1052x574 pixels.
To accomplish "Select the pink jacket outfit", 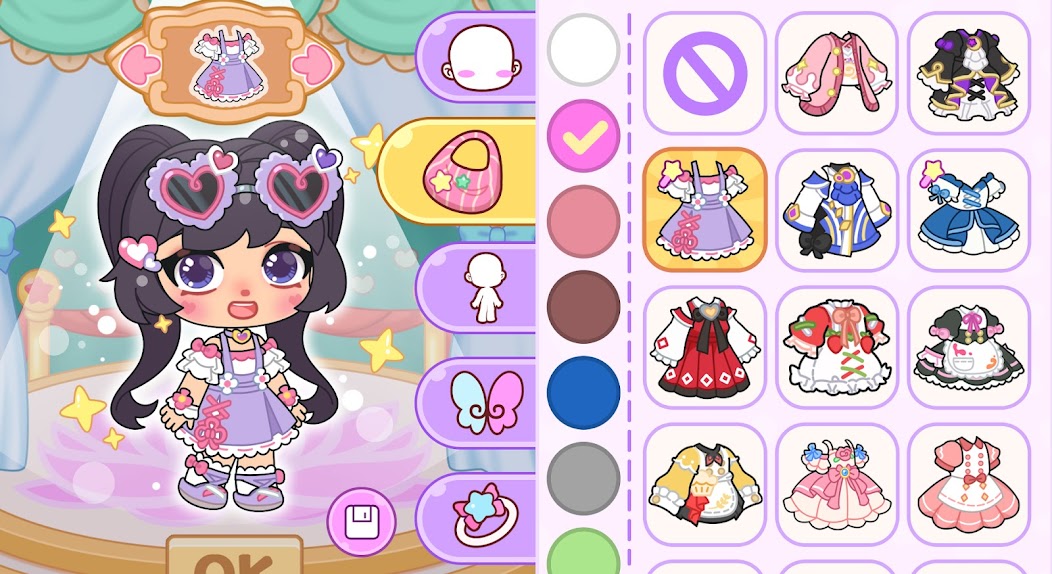I will 837,73.
